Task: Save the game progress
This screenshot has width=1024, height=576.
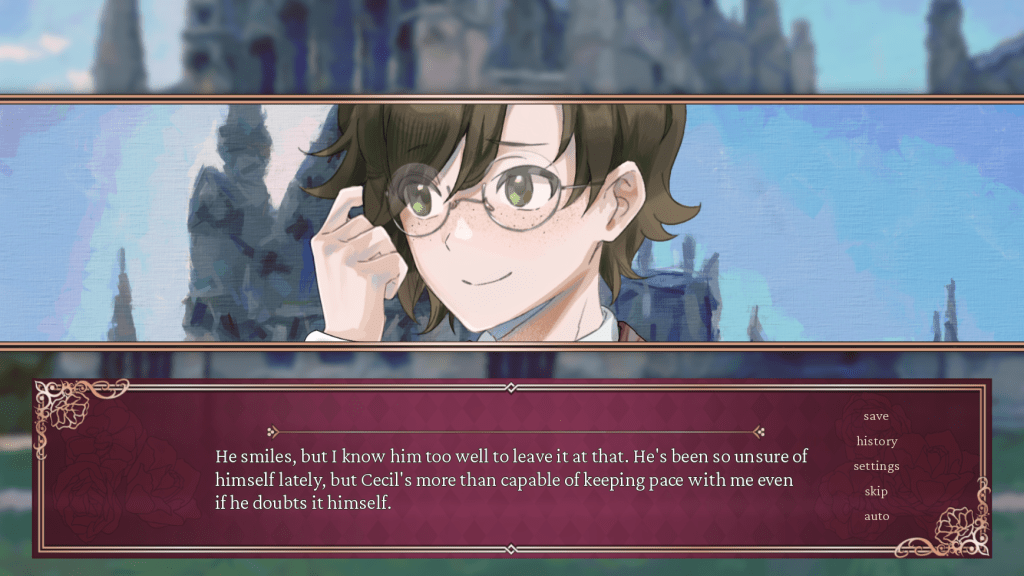Action: coord(876,416)
